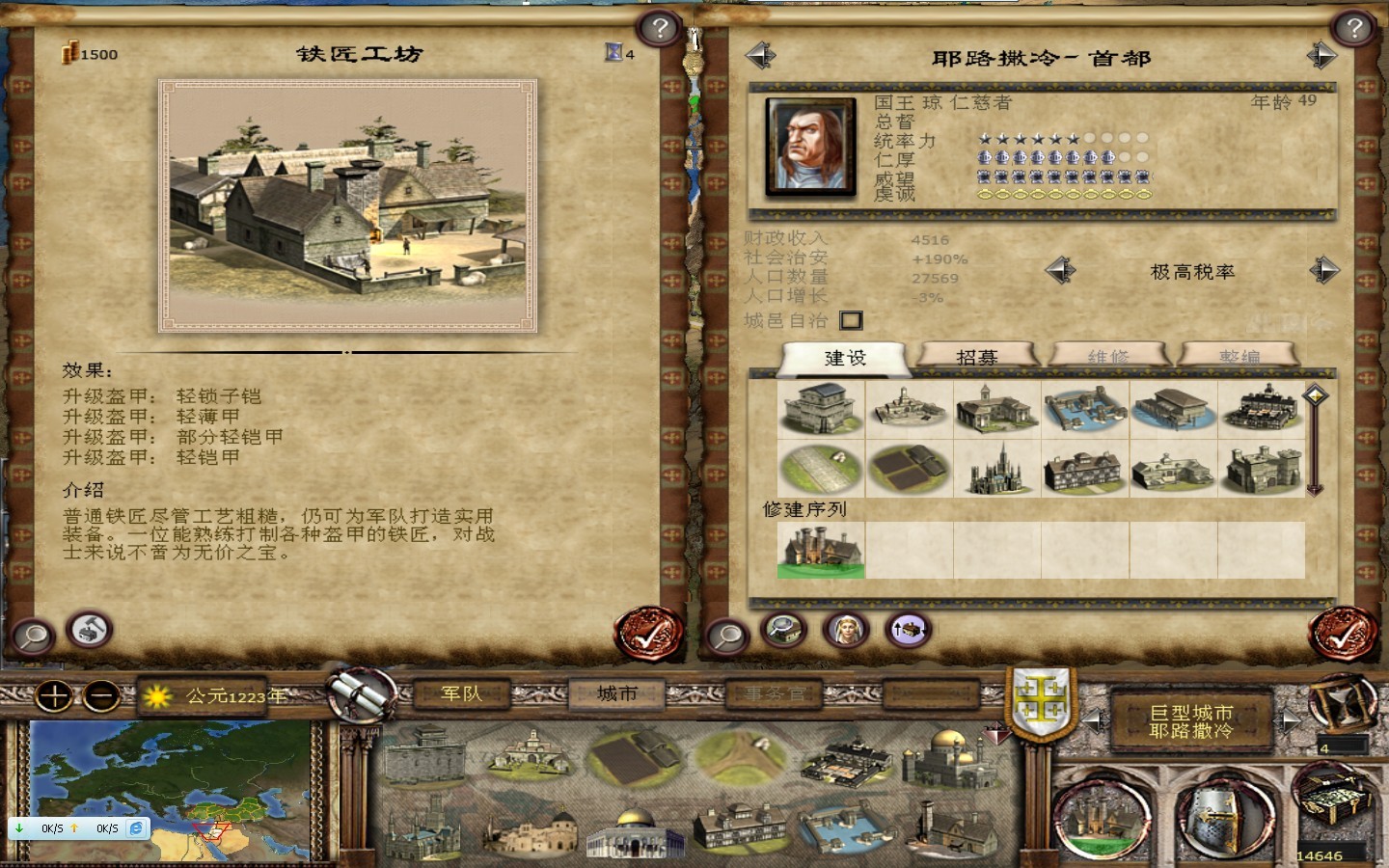Select the building relocation icon with arrows
The height and width of the screenshot is (868, 1389).
click(908, 630)
